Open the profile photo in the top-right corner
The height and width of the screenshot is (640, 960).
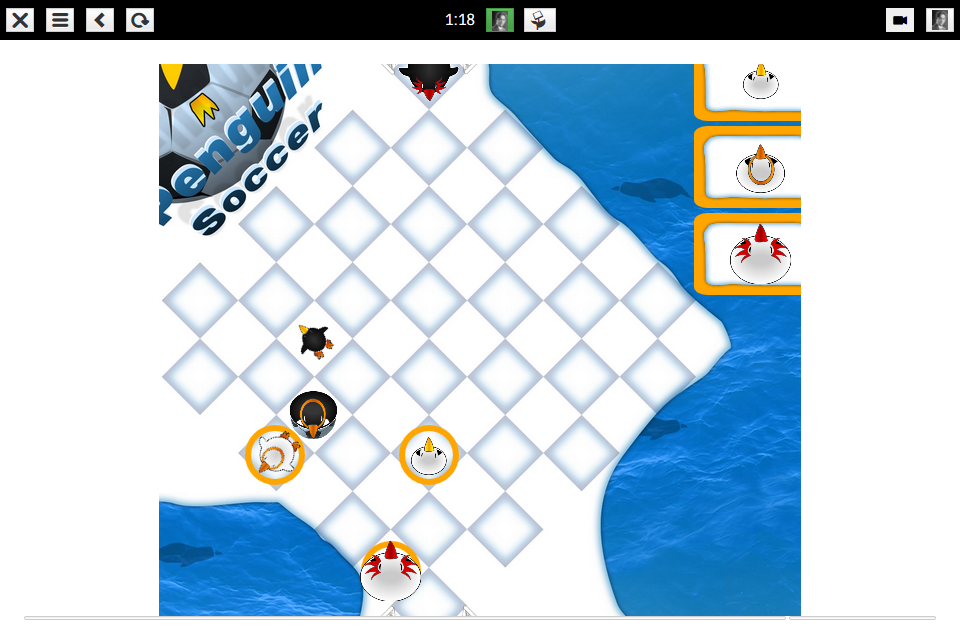939,20
